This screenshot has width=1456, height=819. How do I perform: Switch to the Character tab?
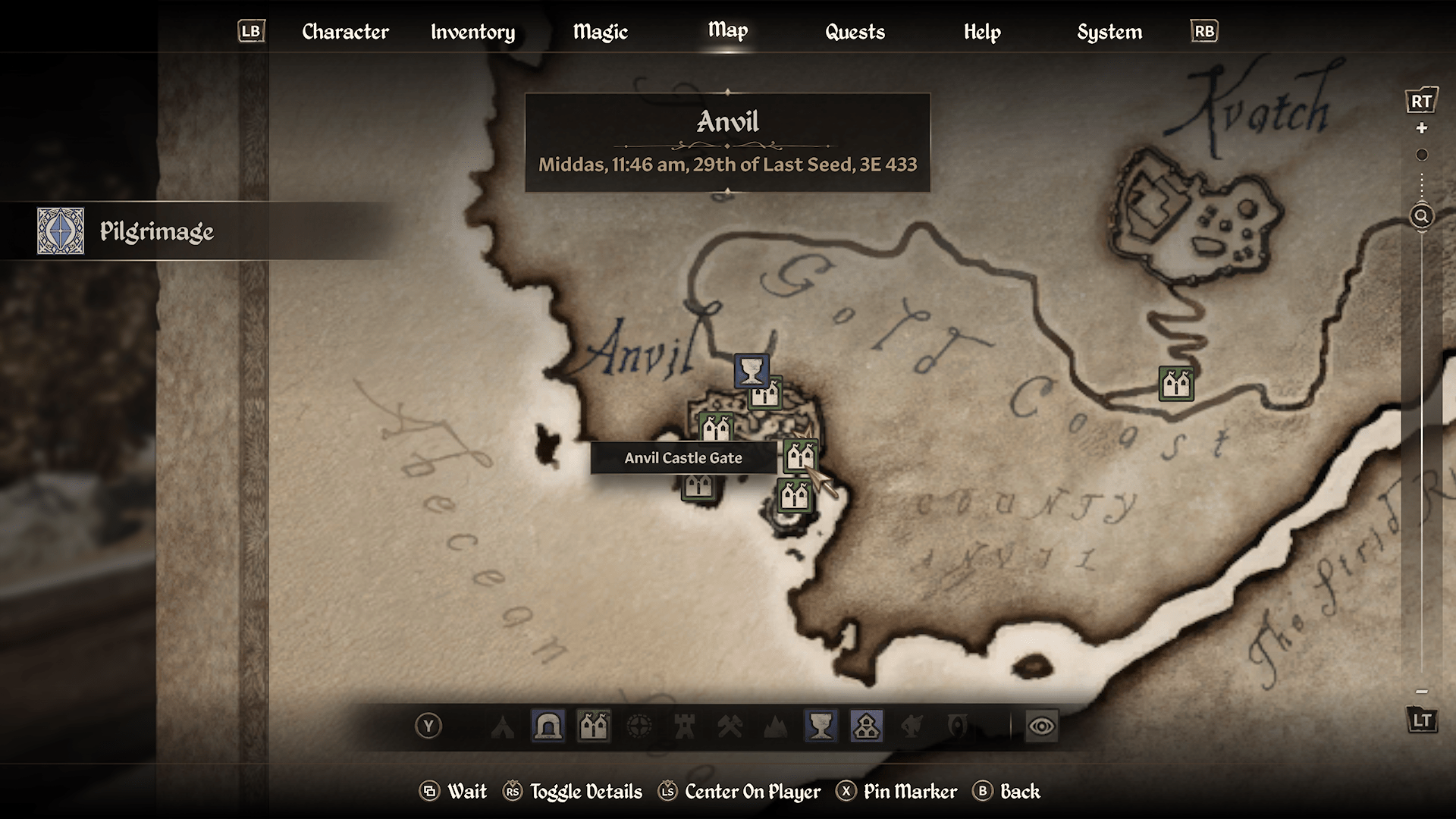coord(345,32)
